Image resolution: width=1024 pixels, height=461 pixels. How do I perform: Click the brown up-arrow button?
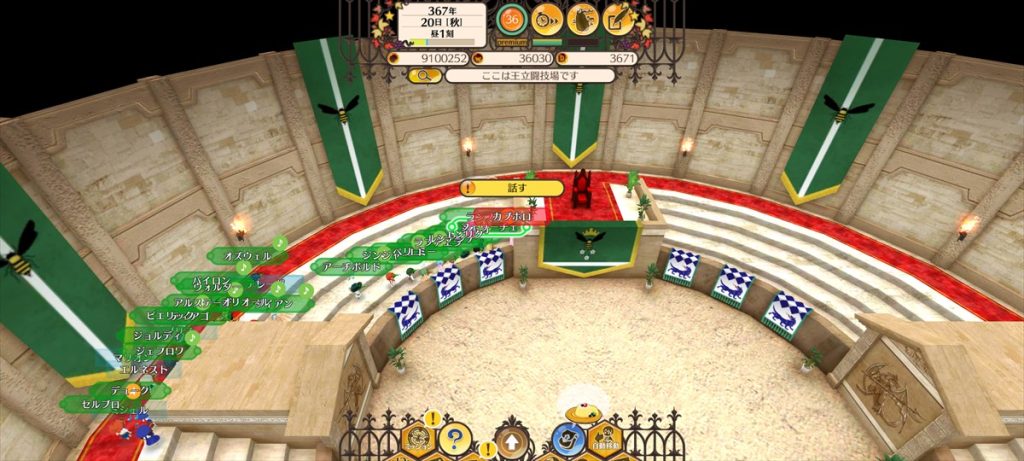[511, 441]
